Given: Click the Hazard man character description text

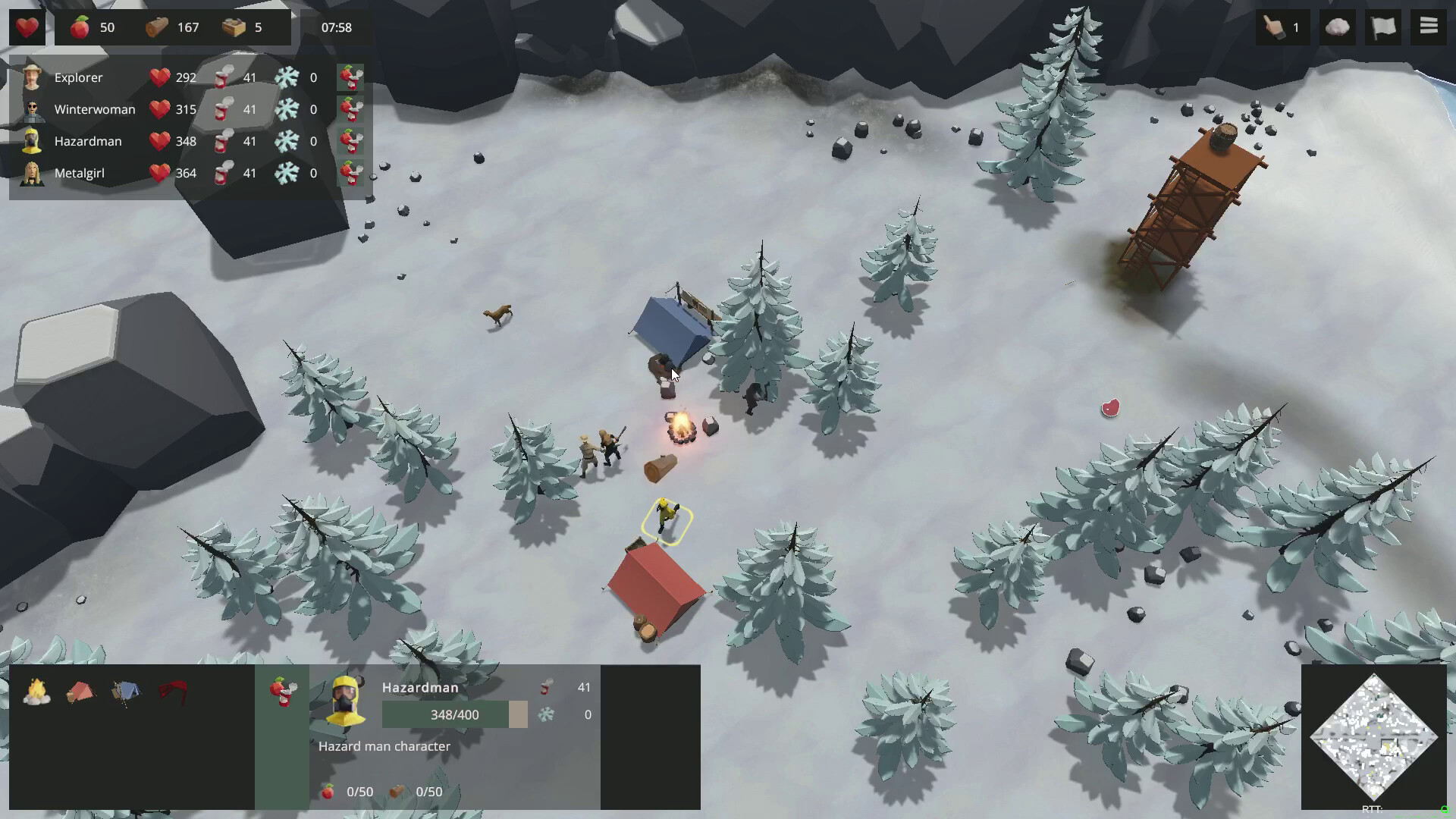Looking at the screenshot, I should point(383,746).
